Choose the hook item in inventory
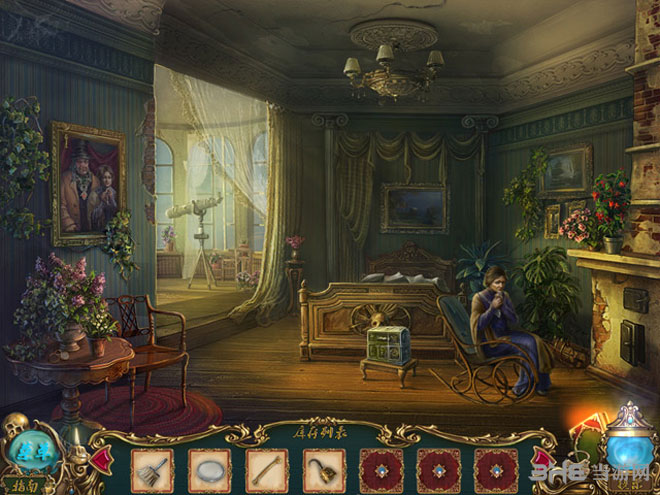 [324, 470]
